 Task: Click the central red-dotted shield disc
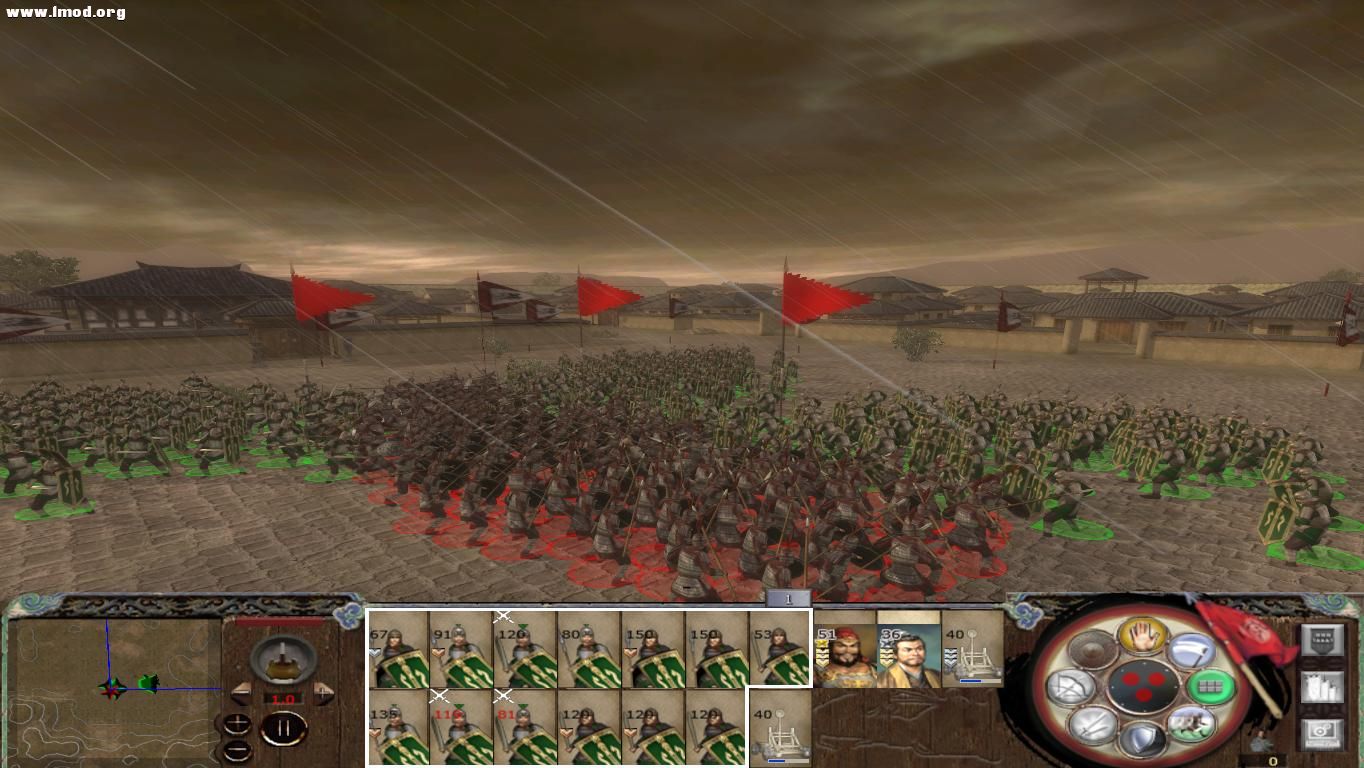pos(1144,686)
